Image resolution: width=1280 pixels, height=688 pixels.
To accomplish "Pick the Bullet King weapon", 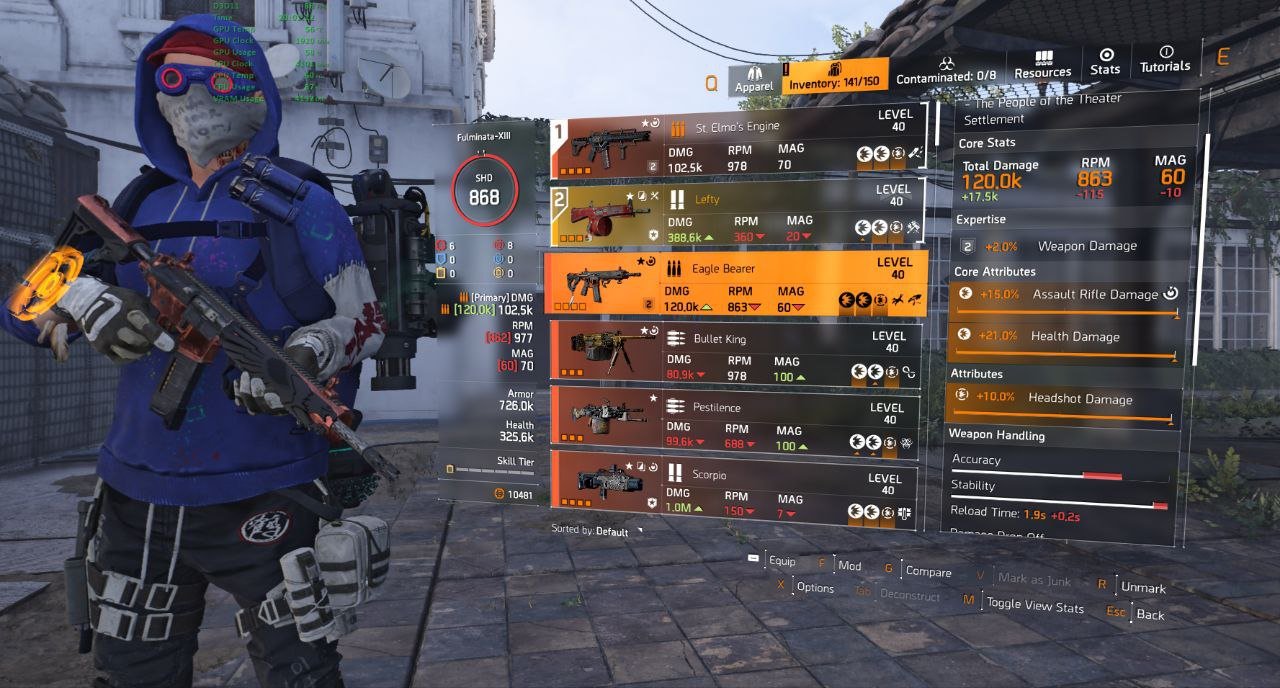I will pyautogui.click(x=735, y=353).
